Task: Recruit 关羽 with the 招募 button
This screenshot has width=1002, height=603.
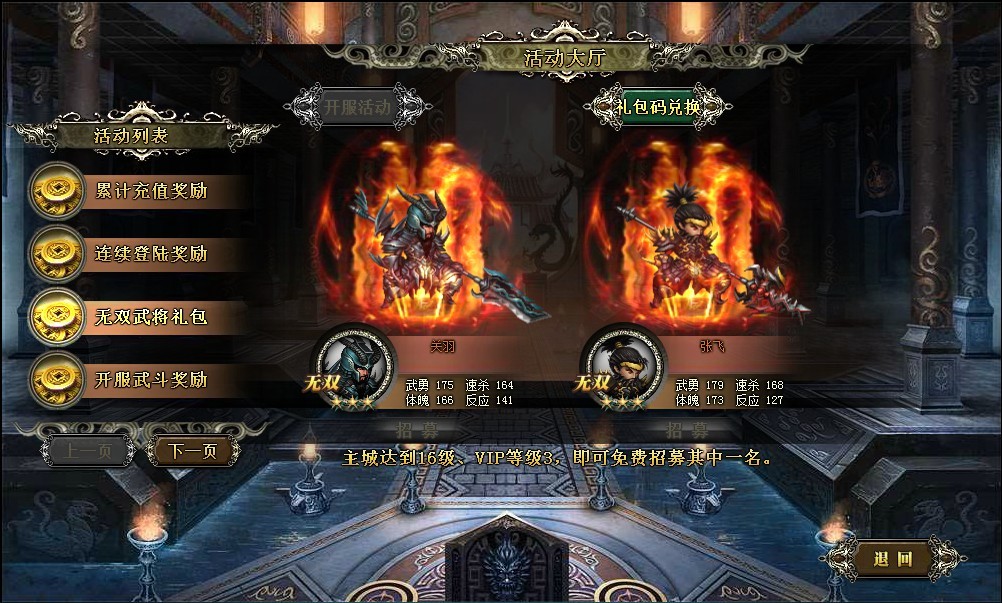Action: coord(417,430)
